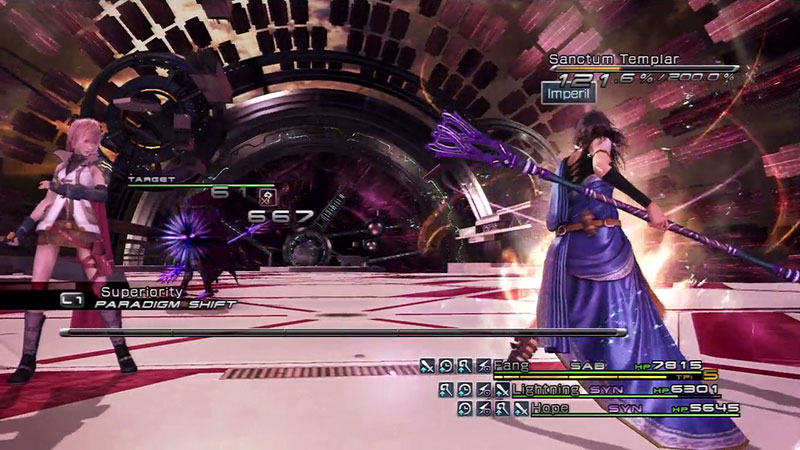The image size is (800, 450).
Task: Inspect the debuff icon beside the target bar
Action: pos(267,196)
